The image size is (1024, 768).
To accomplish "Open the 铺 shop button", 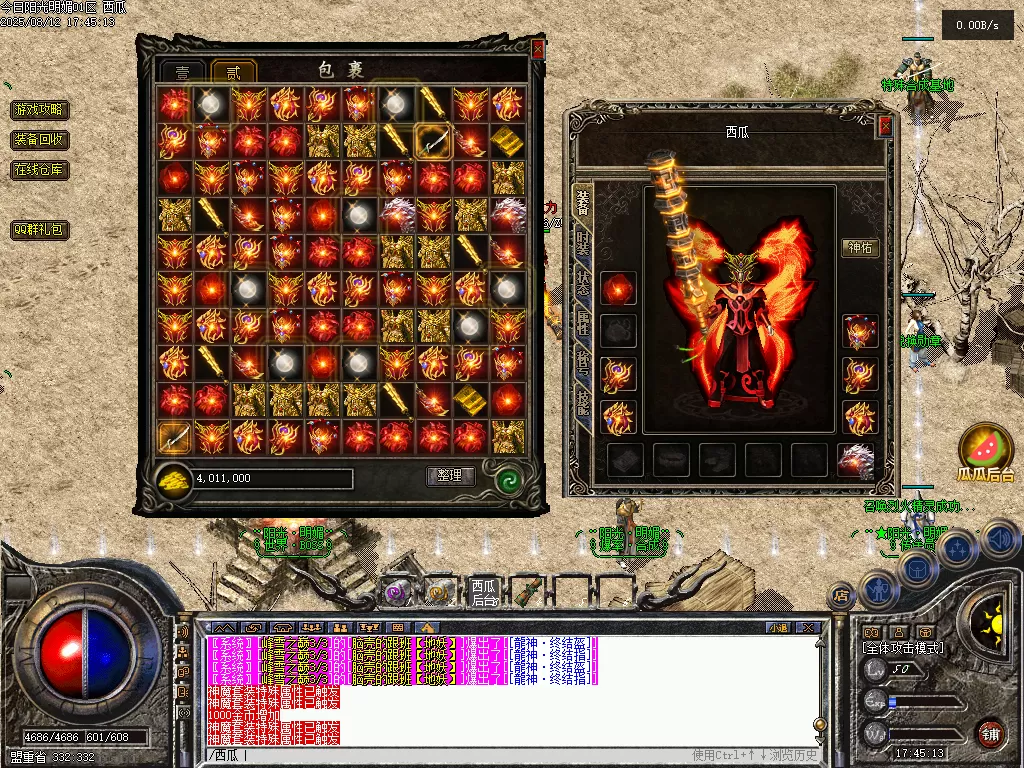I will 991,733.
